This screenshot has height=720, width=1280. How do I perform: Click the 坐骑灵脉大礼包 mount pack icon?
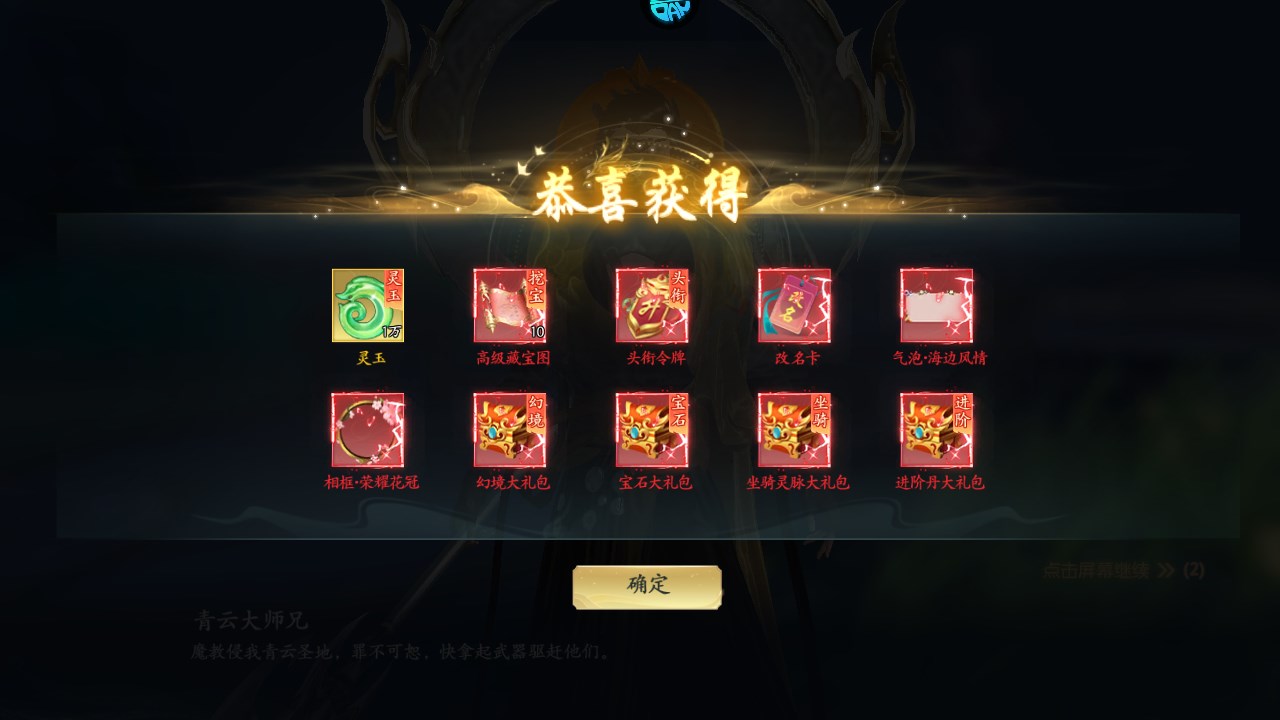click(794, 430)
